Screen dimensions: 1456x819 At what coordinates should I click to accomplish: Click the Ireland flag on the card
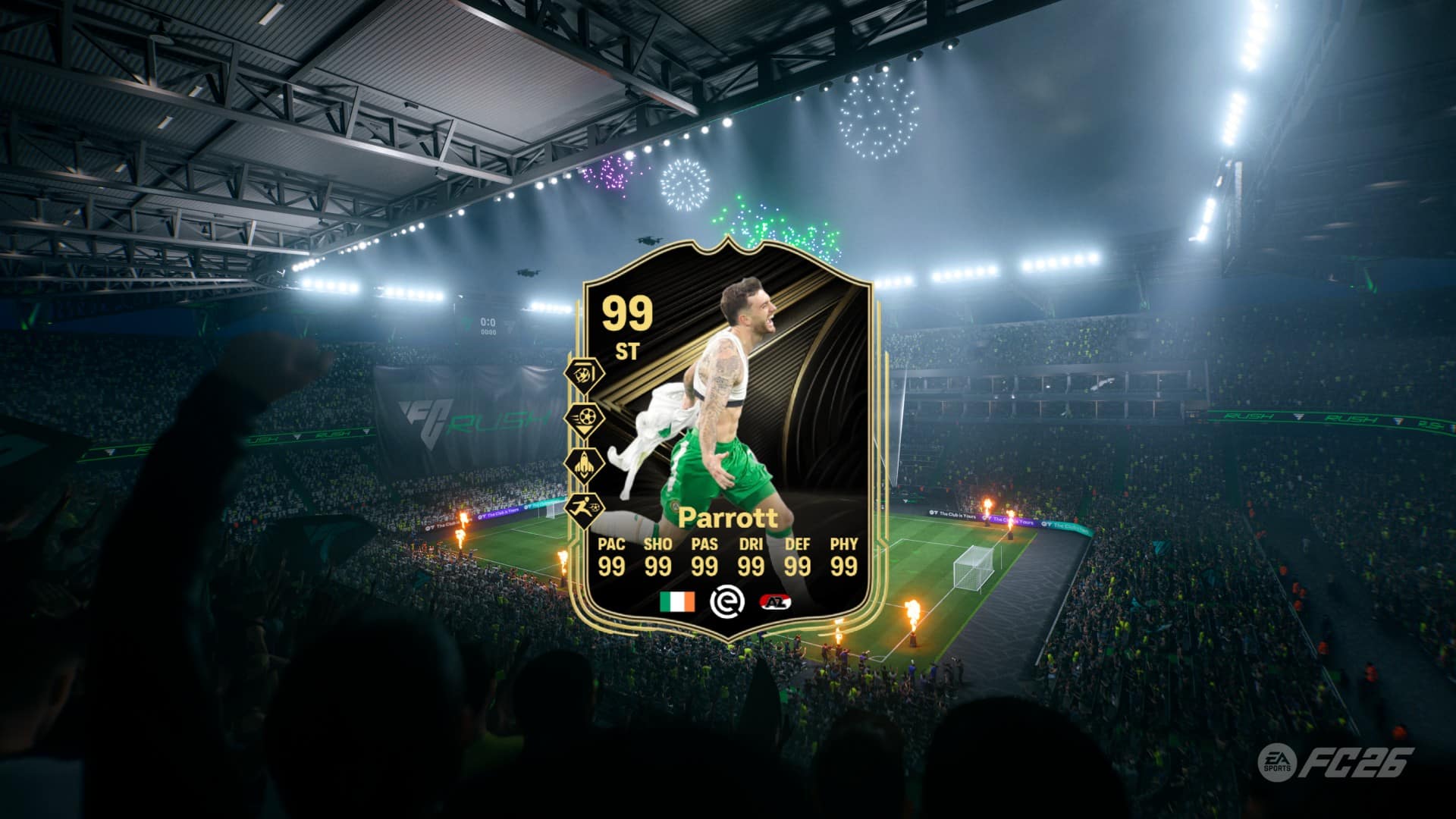click(x=677, y=601)
